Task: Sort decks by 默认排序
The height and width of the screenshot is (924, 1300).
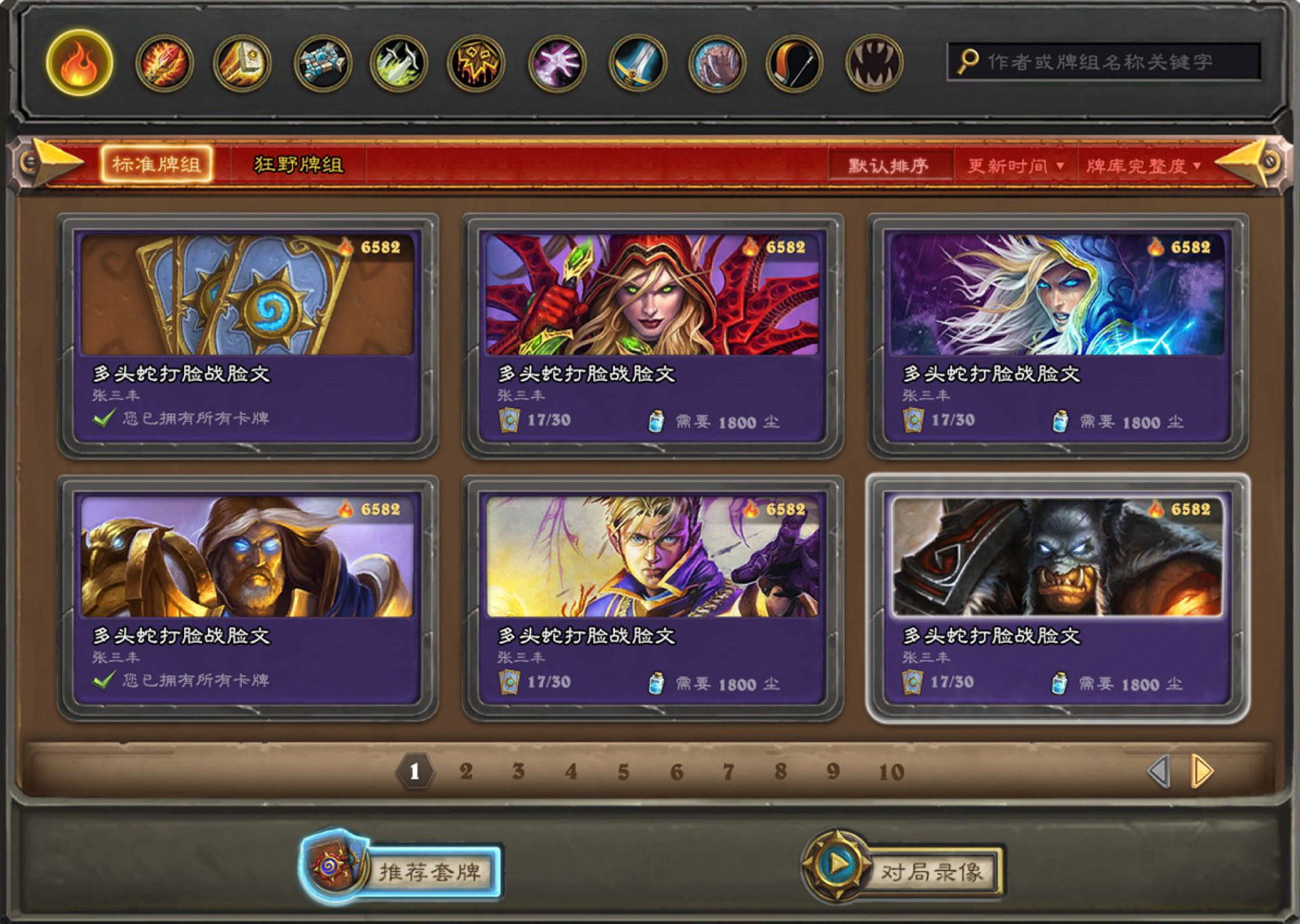Action: pyautogui.click(x=888, y=166)
